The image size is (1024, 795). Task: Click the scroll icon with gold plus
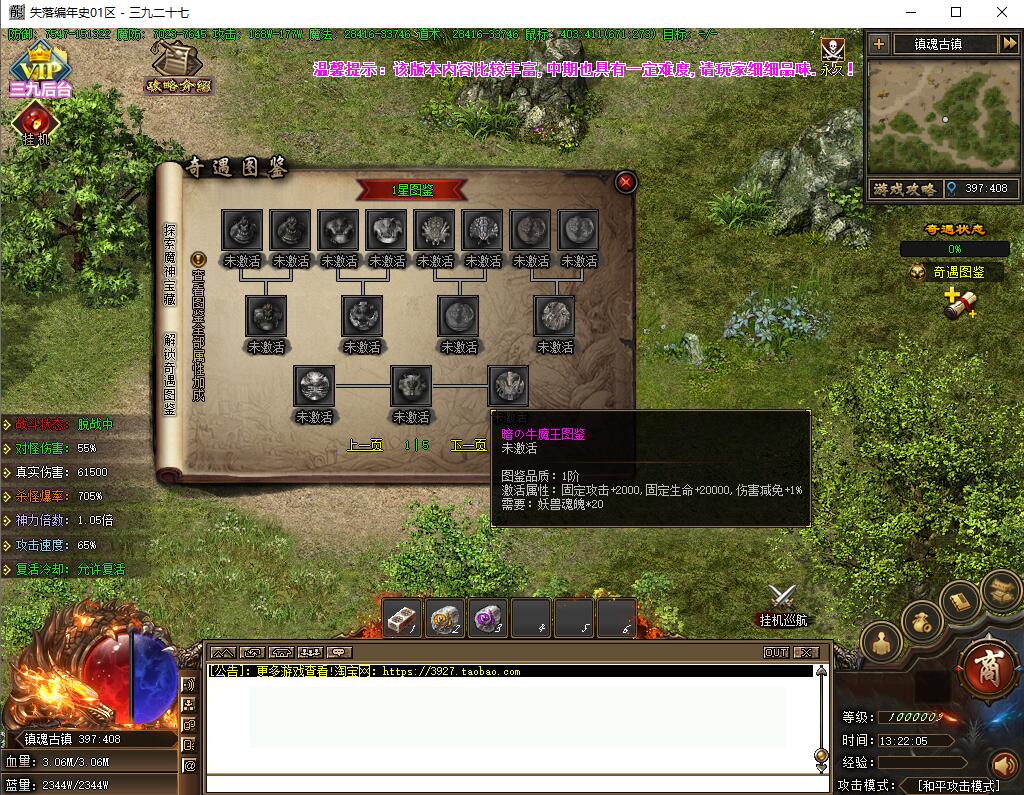(959, 304)
